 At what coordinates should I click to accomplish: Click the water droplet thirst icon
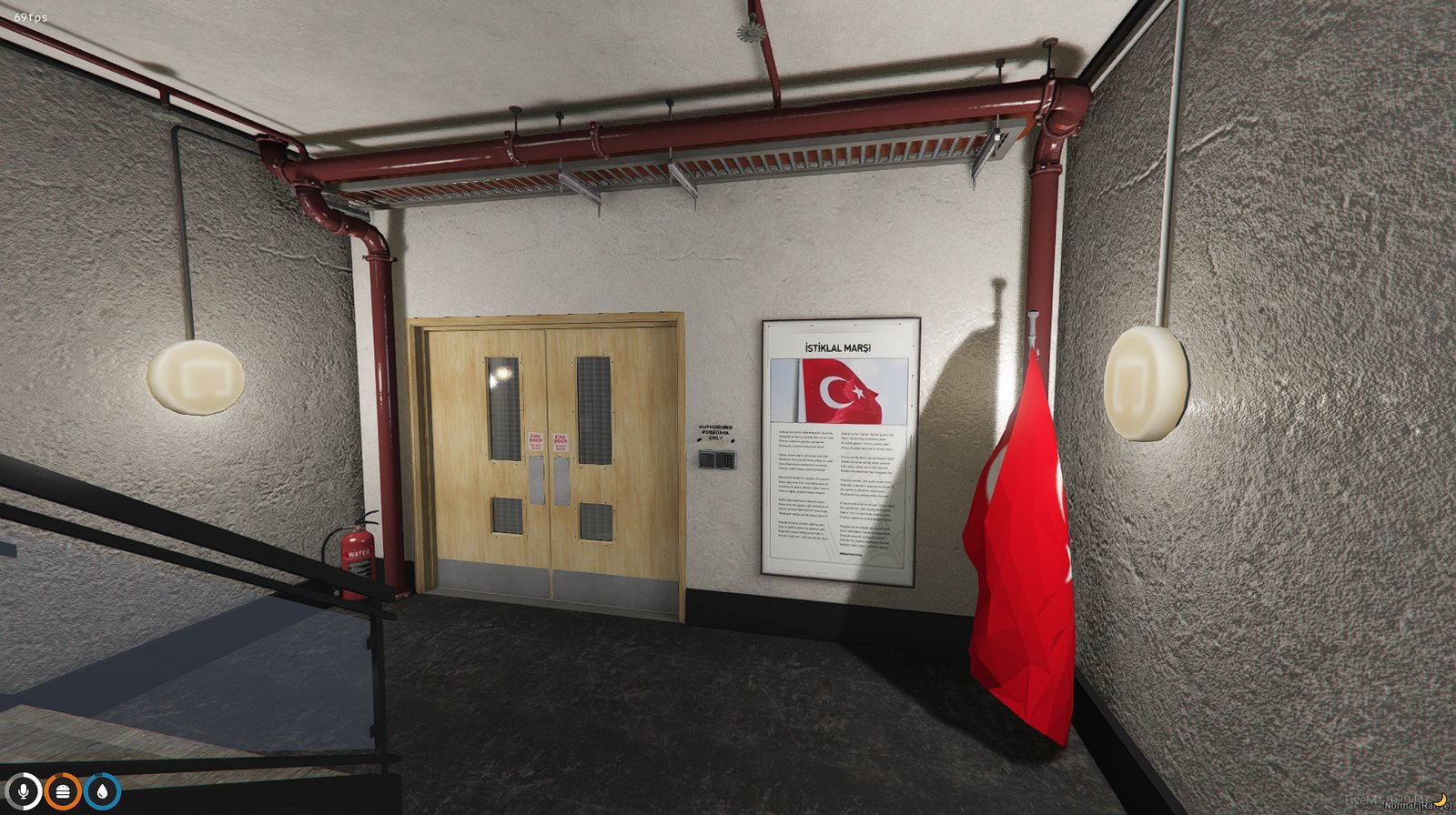point(102,790)
